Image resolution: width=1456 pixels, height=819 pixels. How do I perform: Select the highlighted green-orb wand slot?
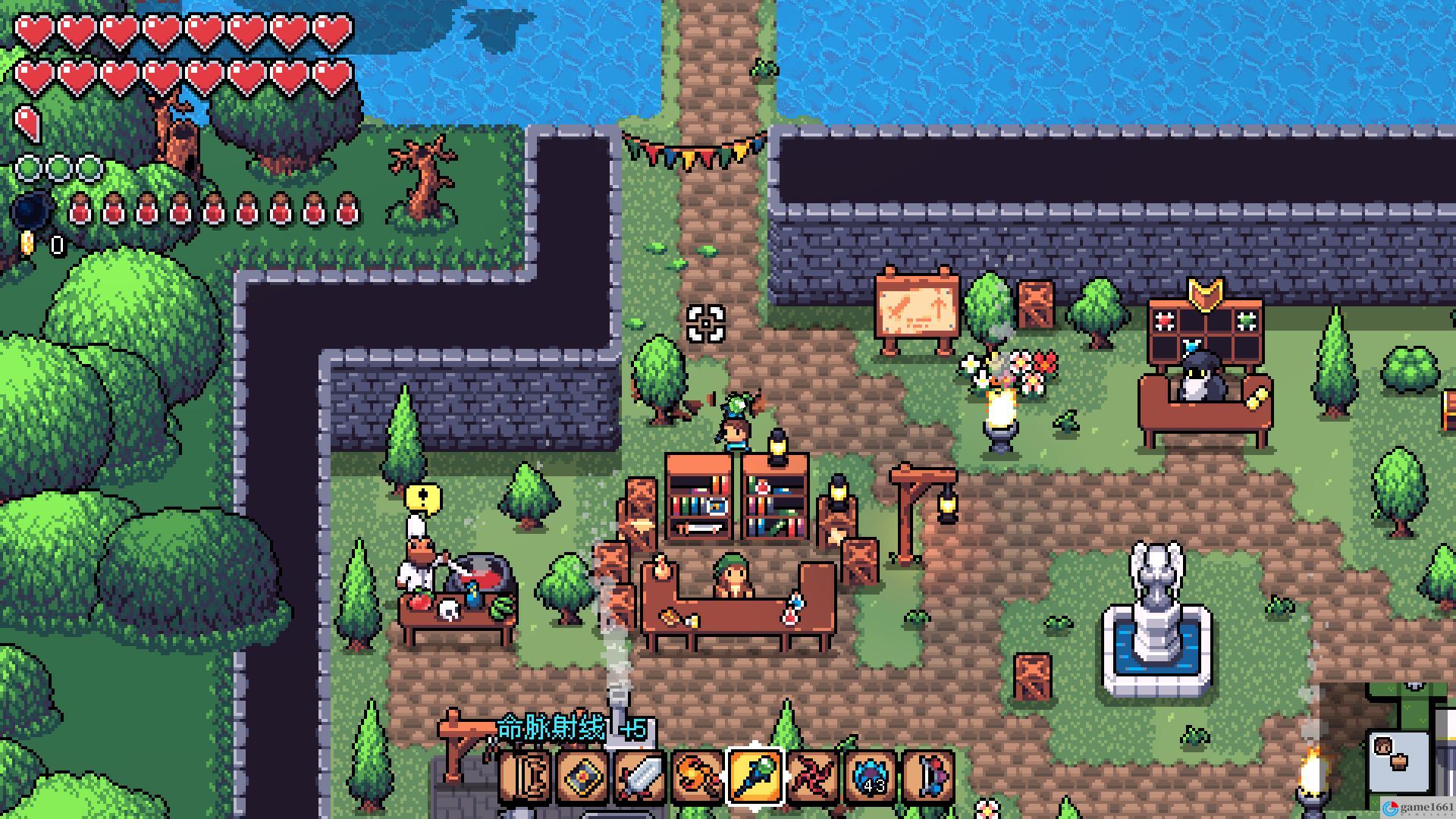point(756,776)
